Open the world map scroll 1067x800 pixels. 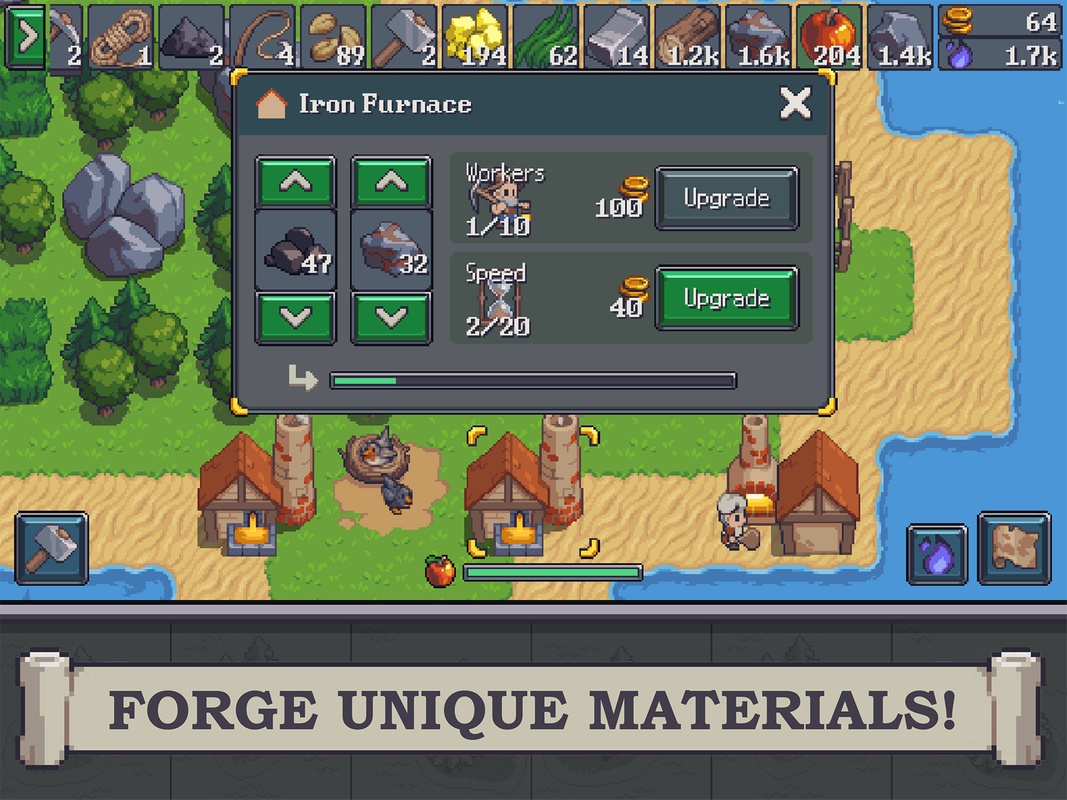tap(1014, 548)
